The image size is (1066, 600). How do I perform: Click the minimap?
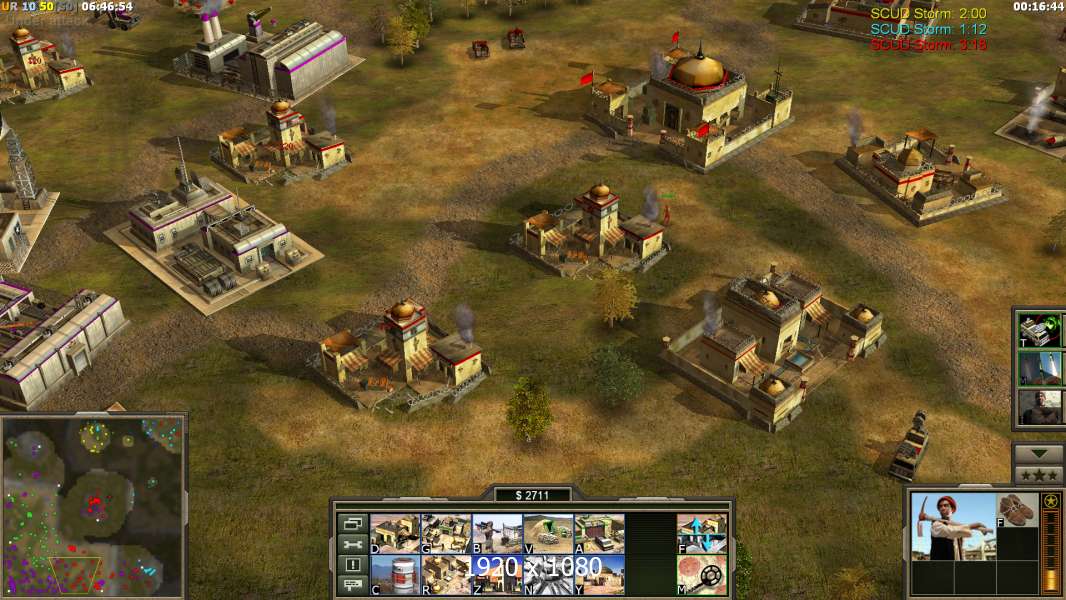[93, 506]
